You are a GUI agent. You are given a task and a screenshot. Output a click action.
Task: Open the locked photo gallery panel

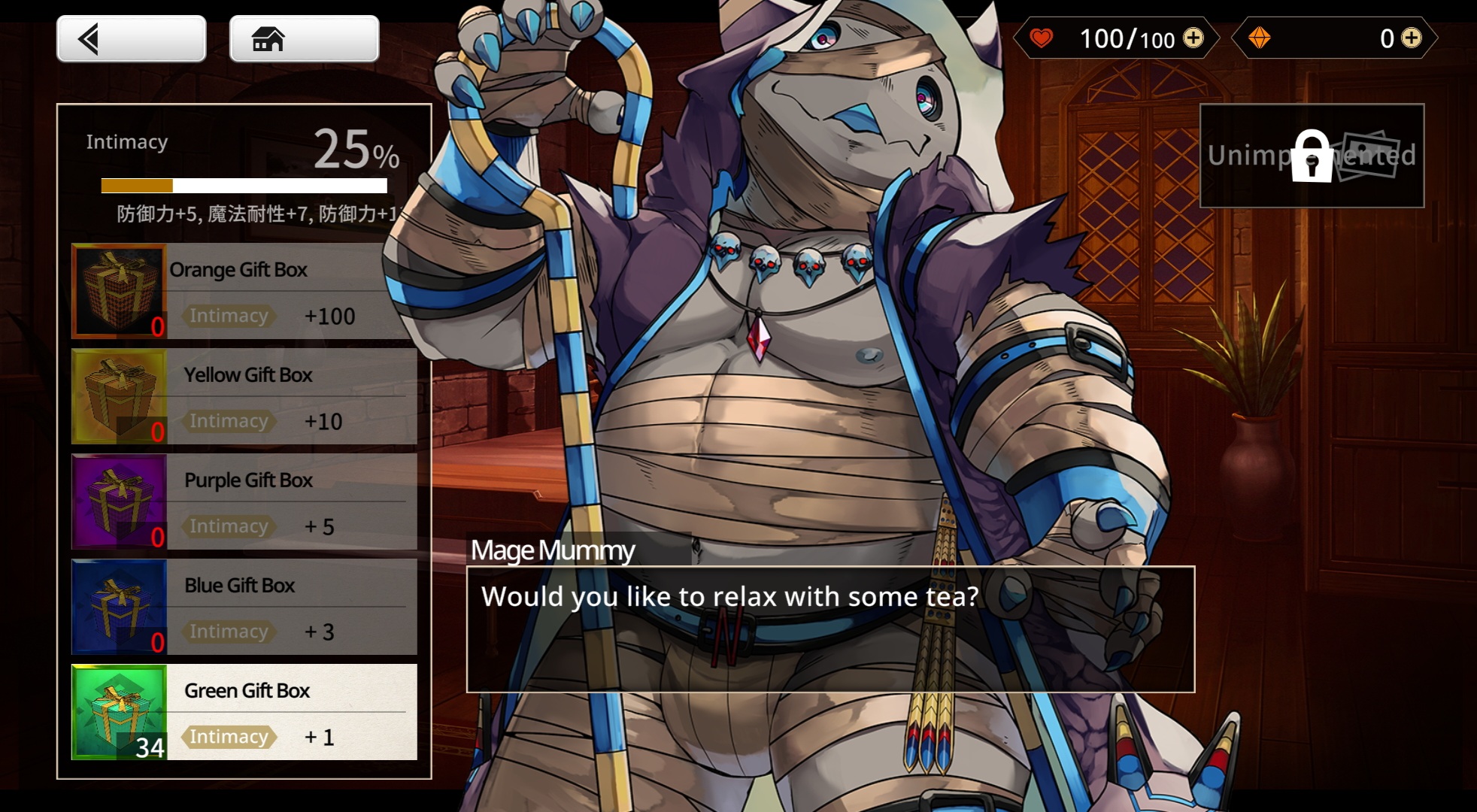coord(1312,156)
